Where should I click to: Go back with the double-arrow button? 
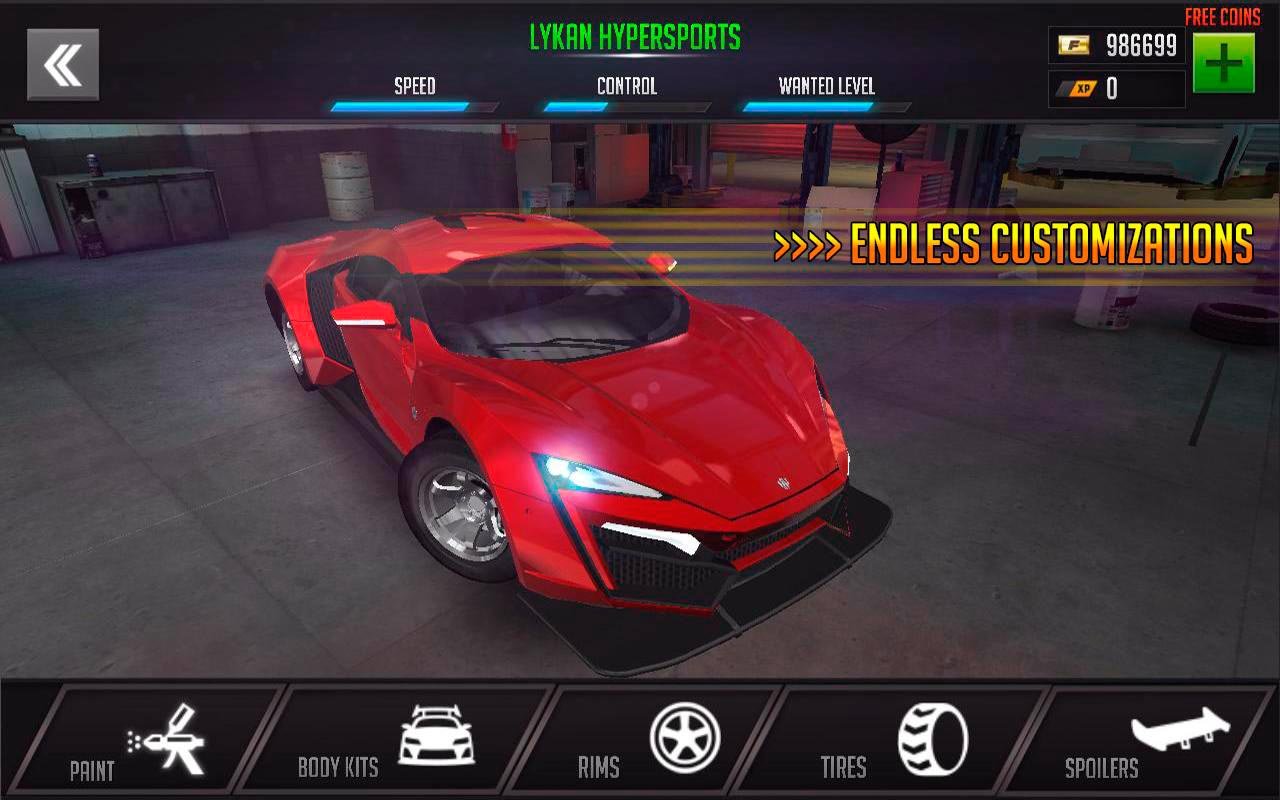coord(63,65)
